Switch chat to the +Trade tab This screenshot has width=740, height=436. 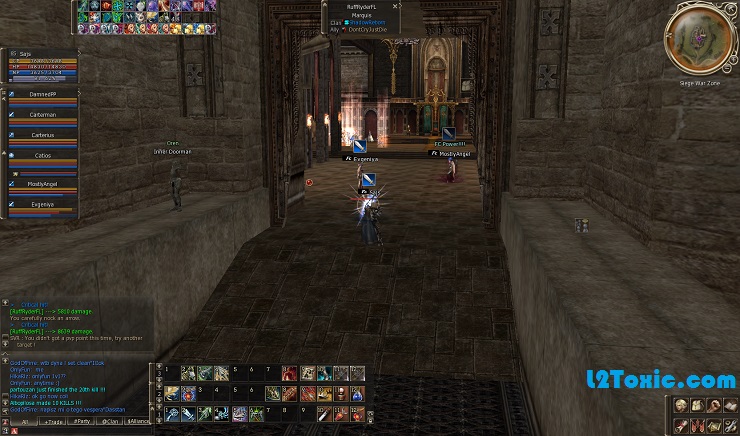click(52, 422)
